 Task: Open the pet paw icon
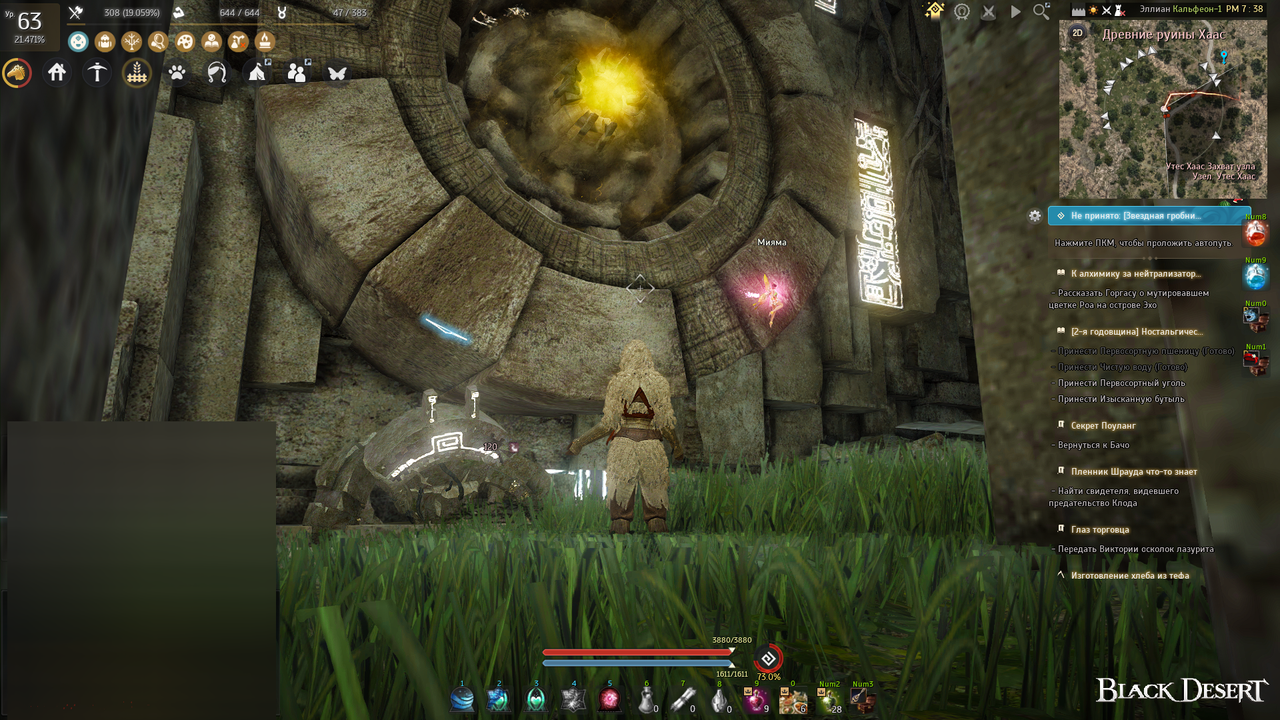click(177, 72)
